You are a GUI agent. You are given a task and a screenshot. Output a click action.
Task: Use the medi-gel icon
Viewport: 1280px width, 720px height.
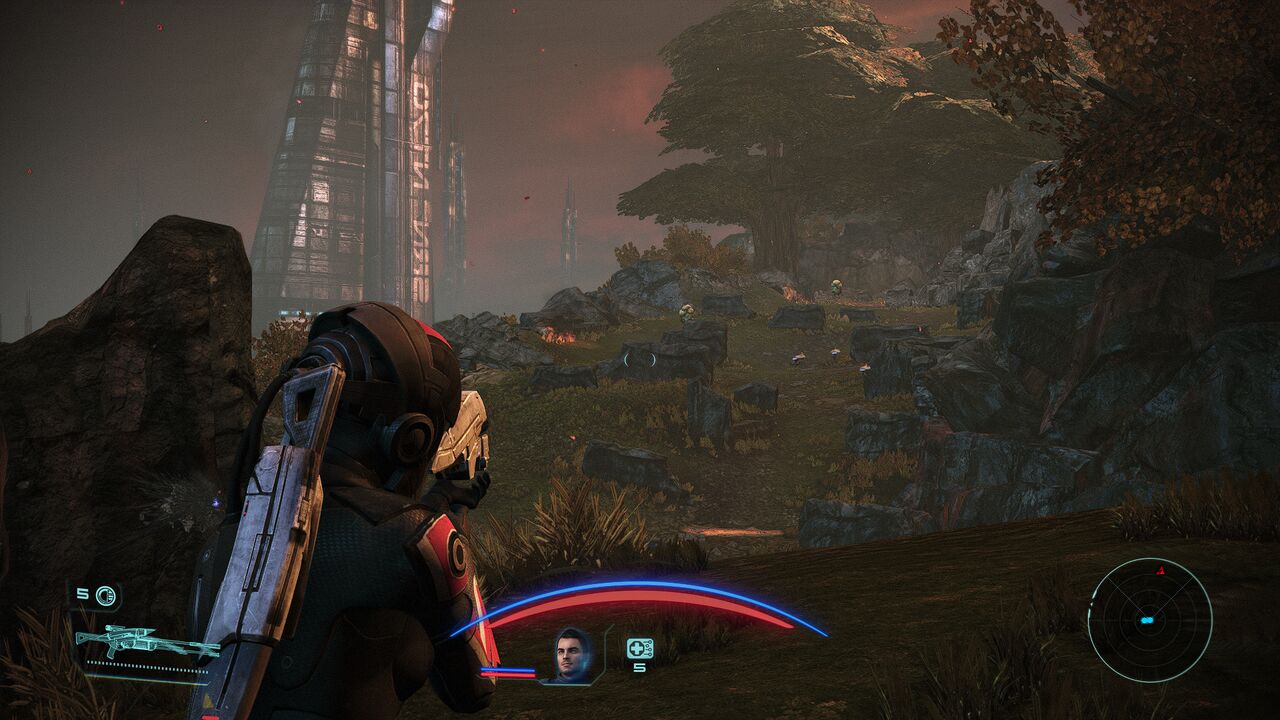(x=639, y=648)
